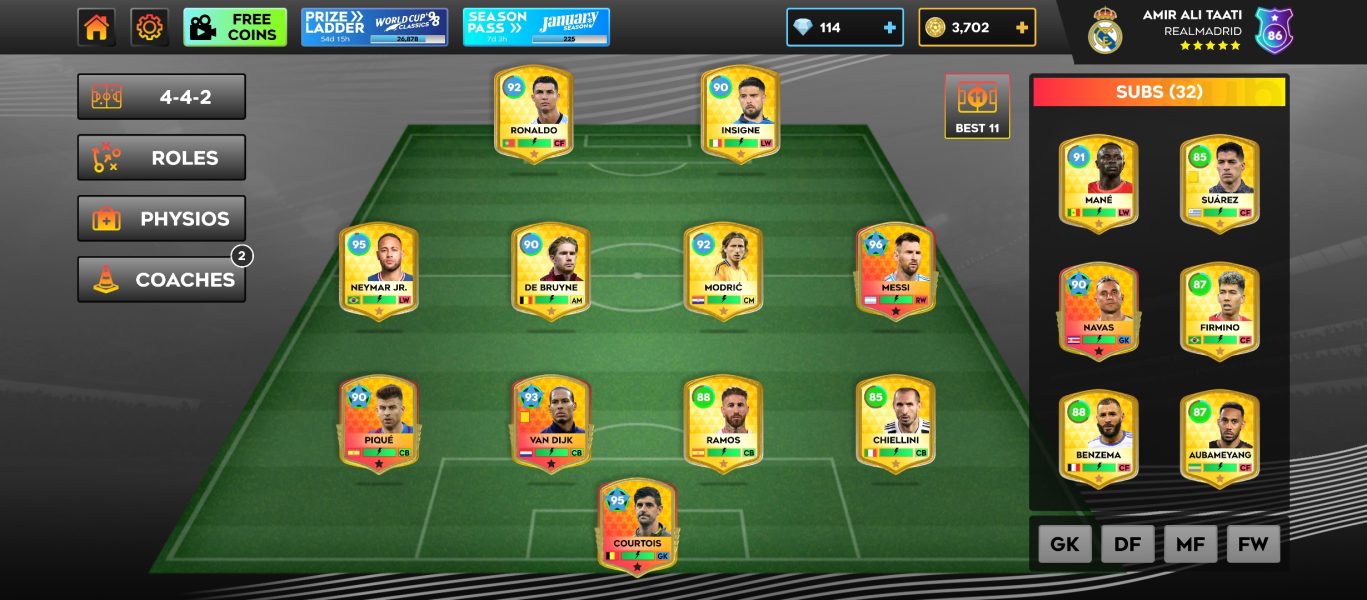
Task: Apply the Best 11 lineup
Action: 977,106
